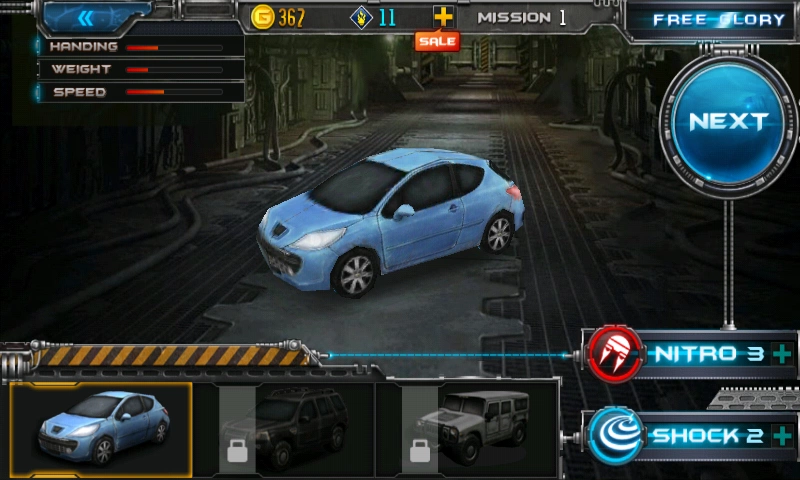Click the yellow plus to buy currency
Viewport: 800px width, 480px height.
pos(443,17)
